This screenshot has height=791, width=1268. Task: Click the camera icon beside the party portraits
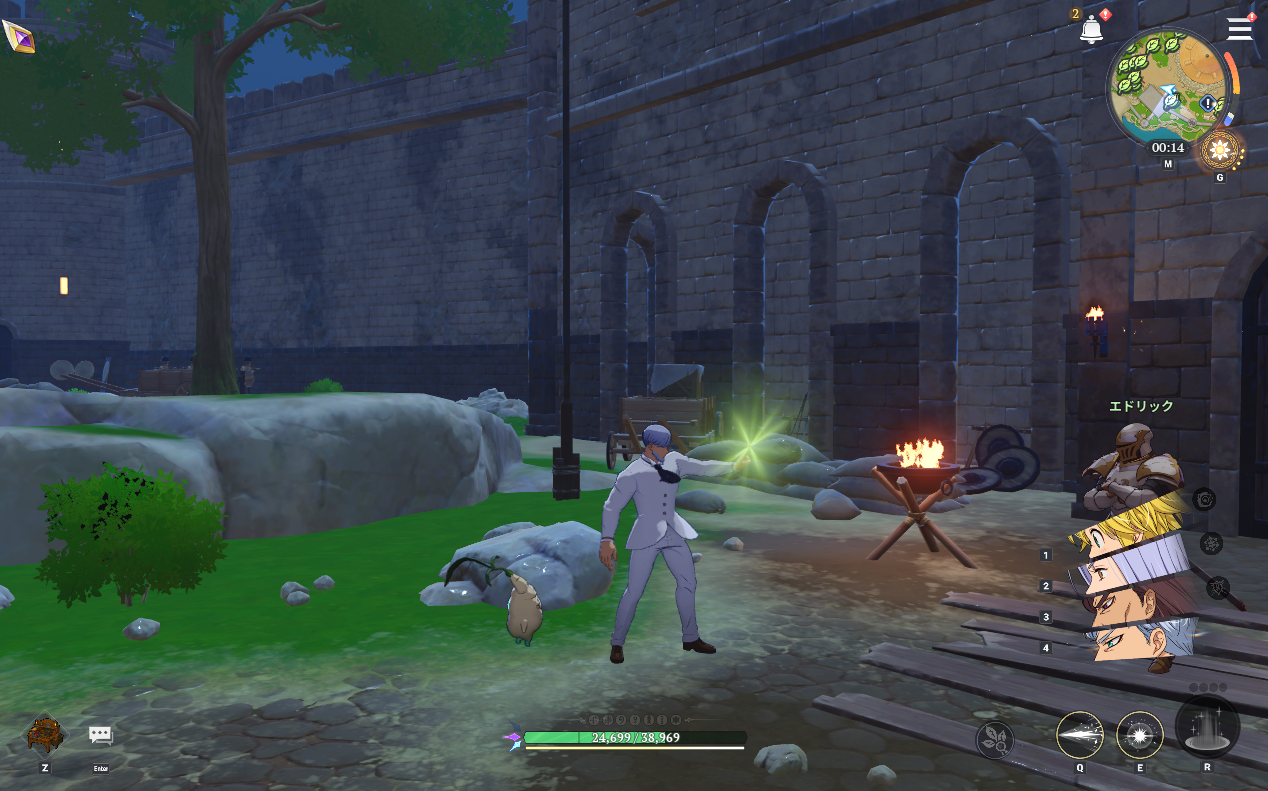1205,499
